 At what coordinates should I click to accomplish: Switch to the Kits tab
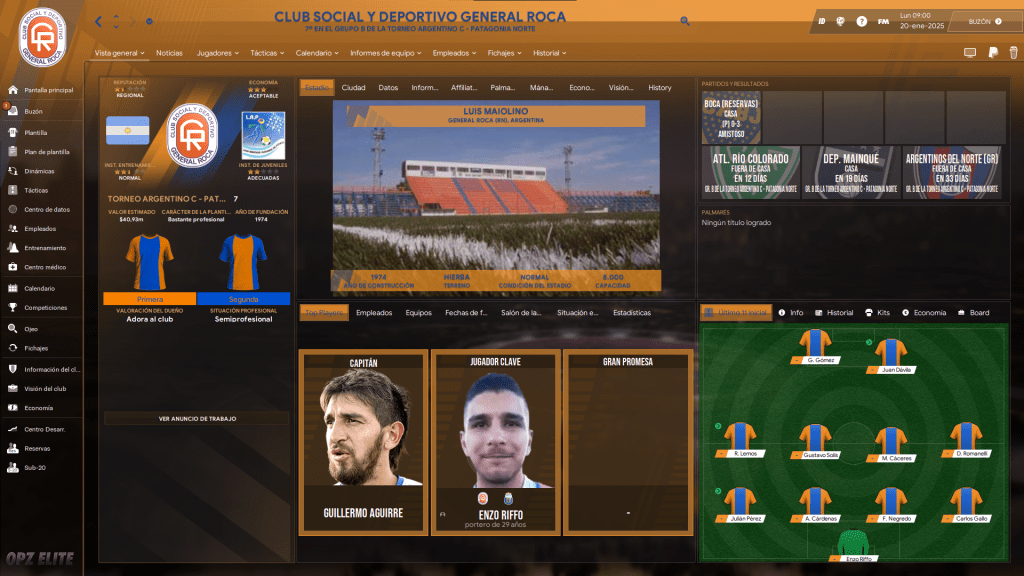coord(877,313)
